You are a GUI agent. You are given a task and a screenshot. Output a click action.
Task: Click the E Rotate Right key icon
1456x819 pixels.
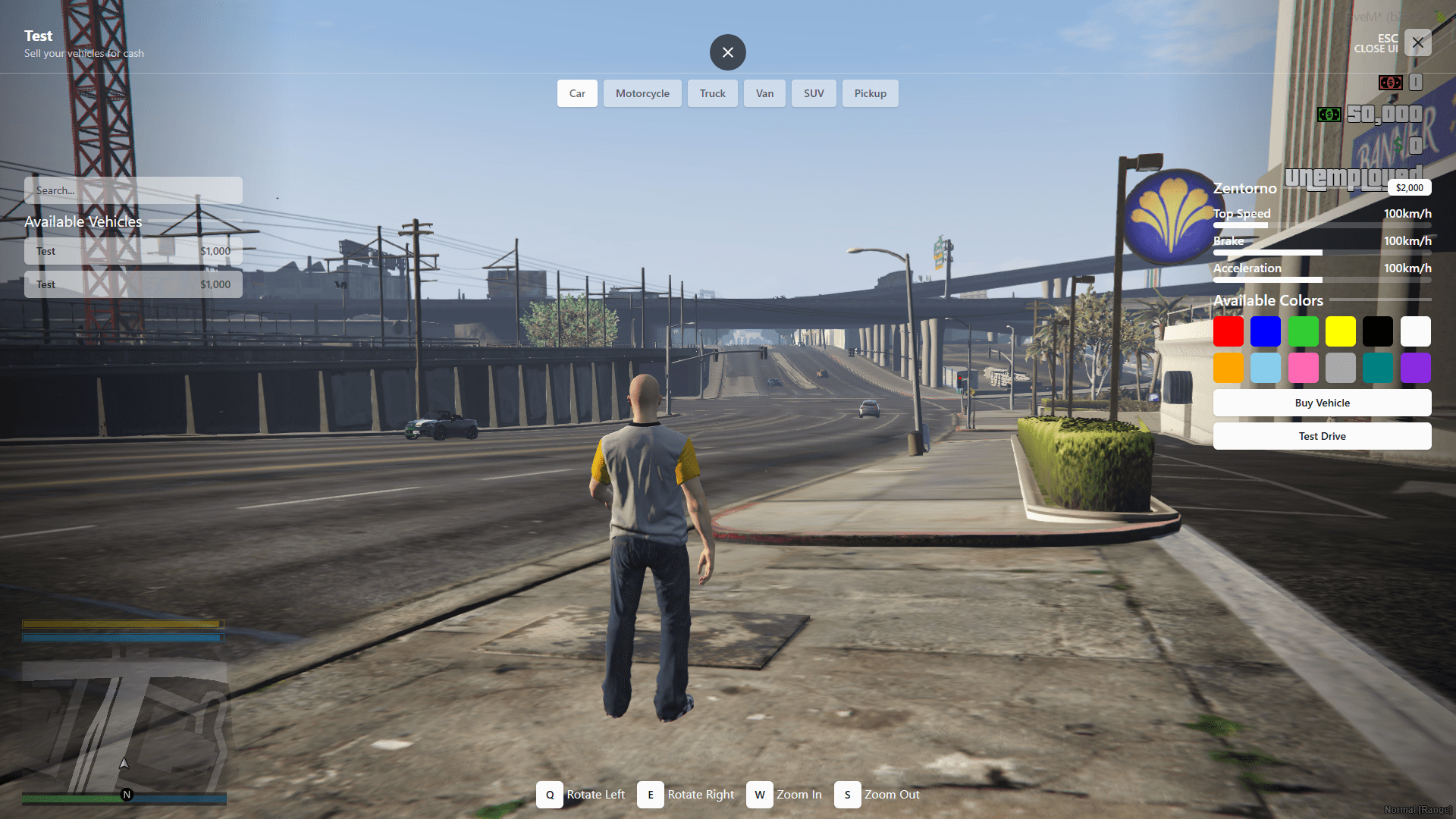650,795
